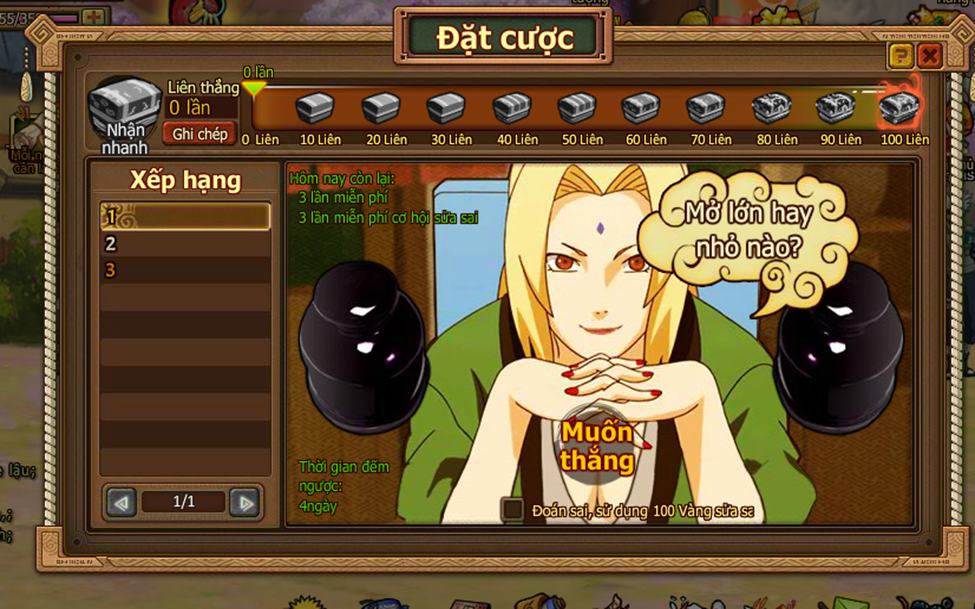Image resolution: width=975 pixels, height=609 pixels.
Task: Open the 50 Liên streak chest
Action: point(577,107)
